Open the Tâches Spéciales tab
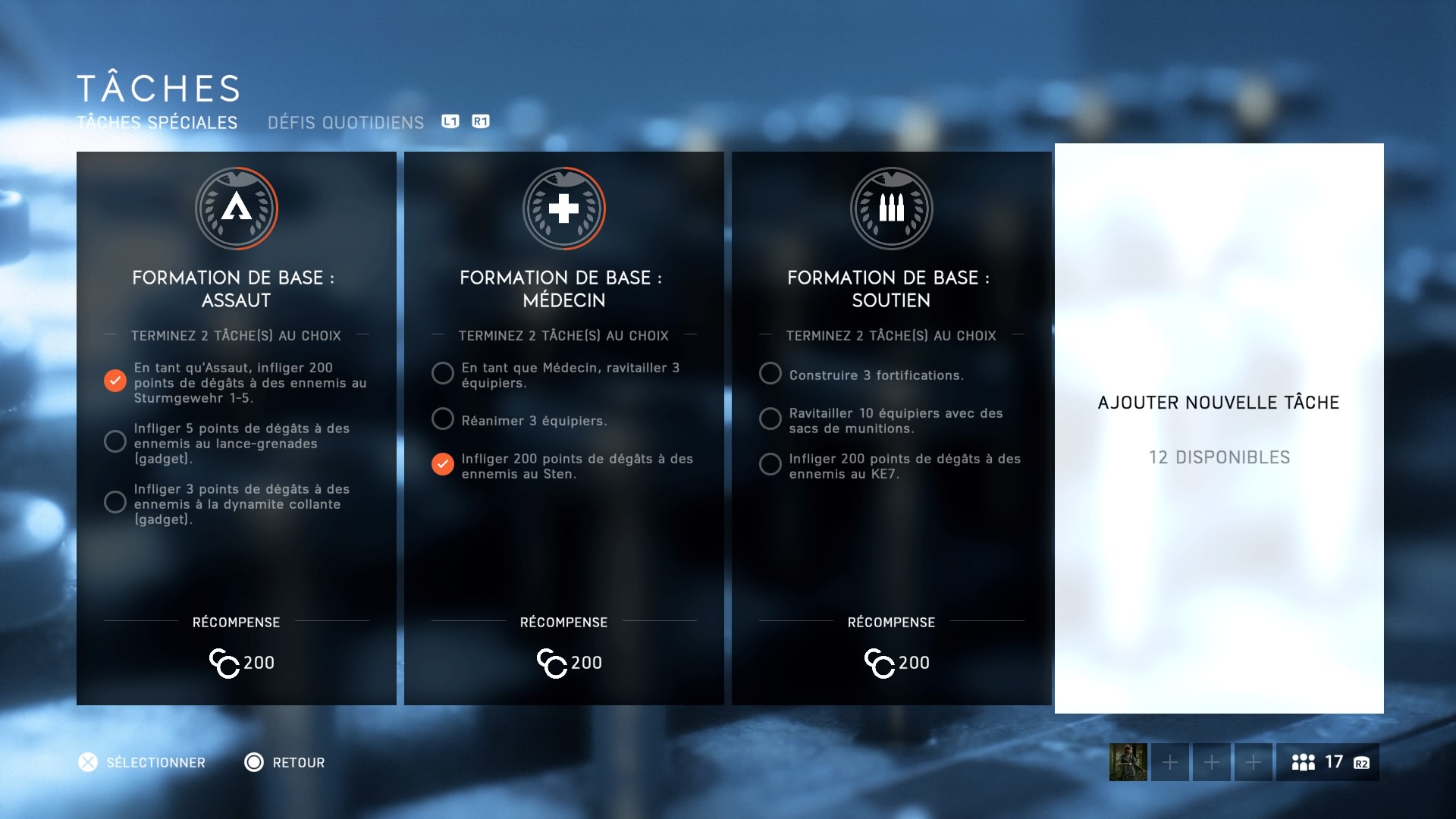This screenshot has width=1456, height=819. point(157,123)
